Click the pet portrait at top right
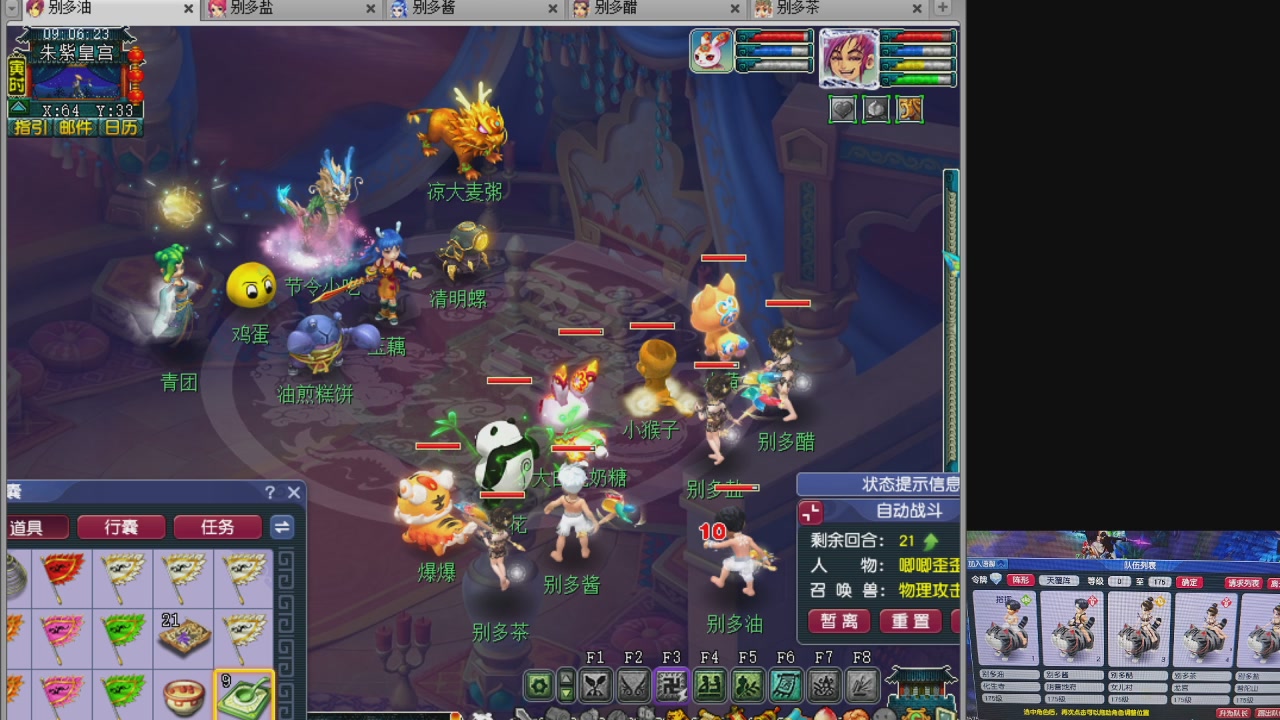 (x=710, y=51)
